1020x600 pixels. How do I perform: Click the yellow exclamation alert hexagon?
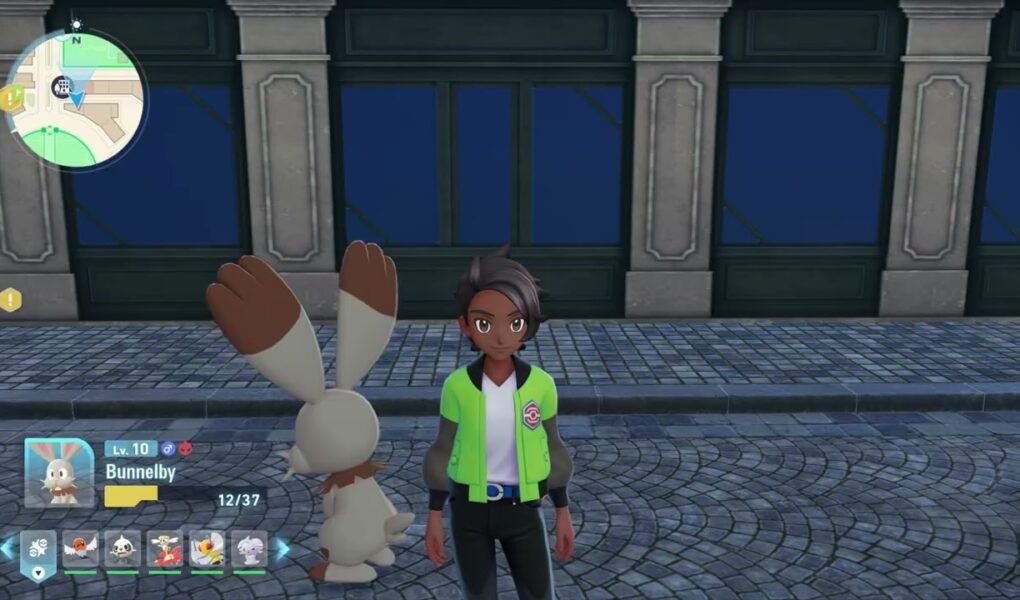point(10,299)
